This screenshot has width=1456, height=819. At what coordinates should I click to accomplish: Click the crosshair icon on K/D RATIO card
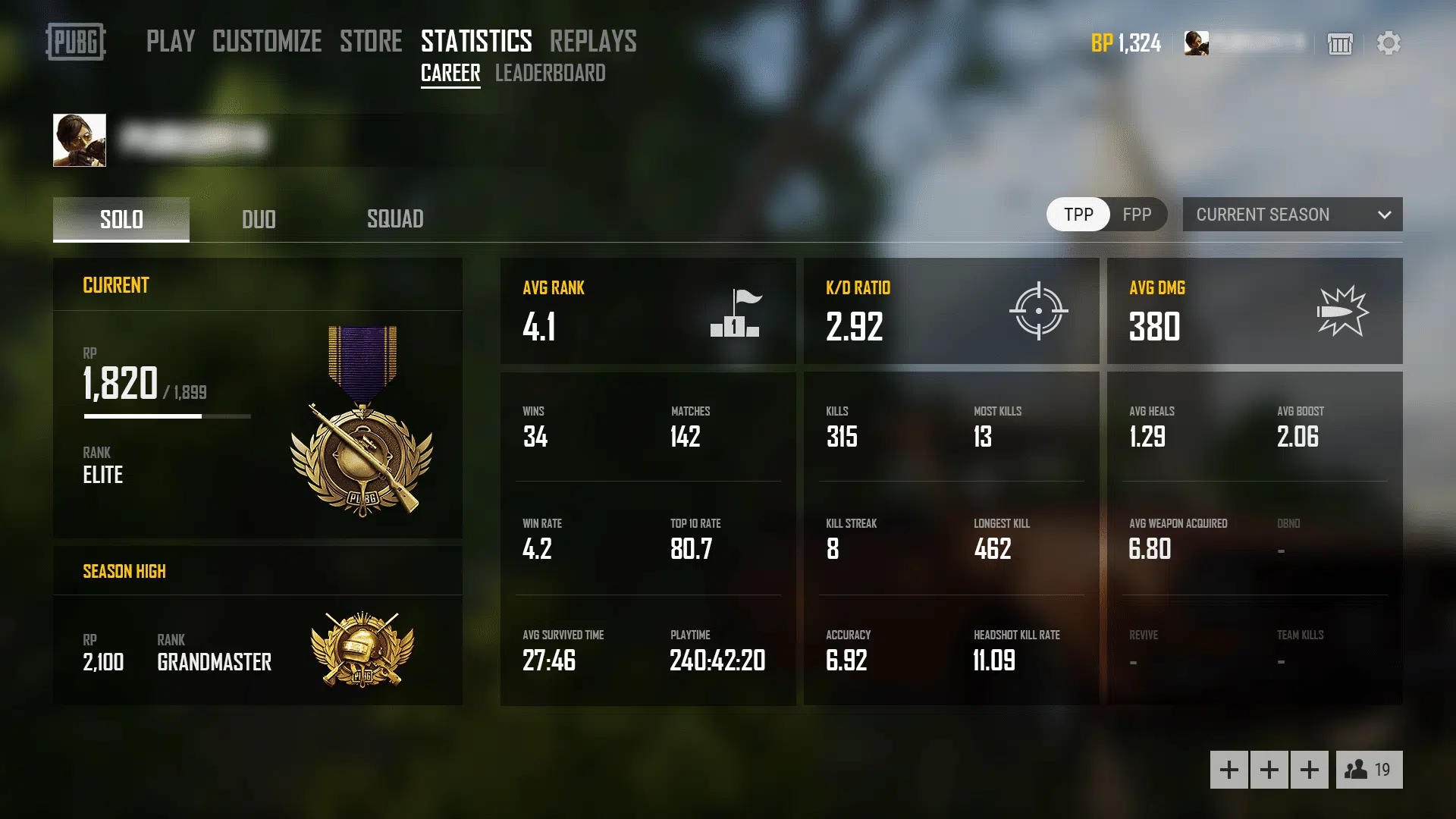tap(1039, 311)
